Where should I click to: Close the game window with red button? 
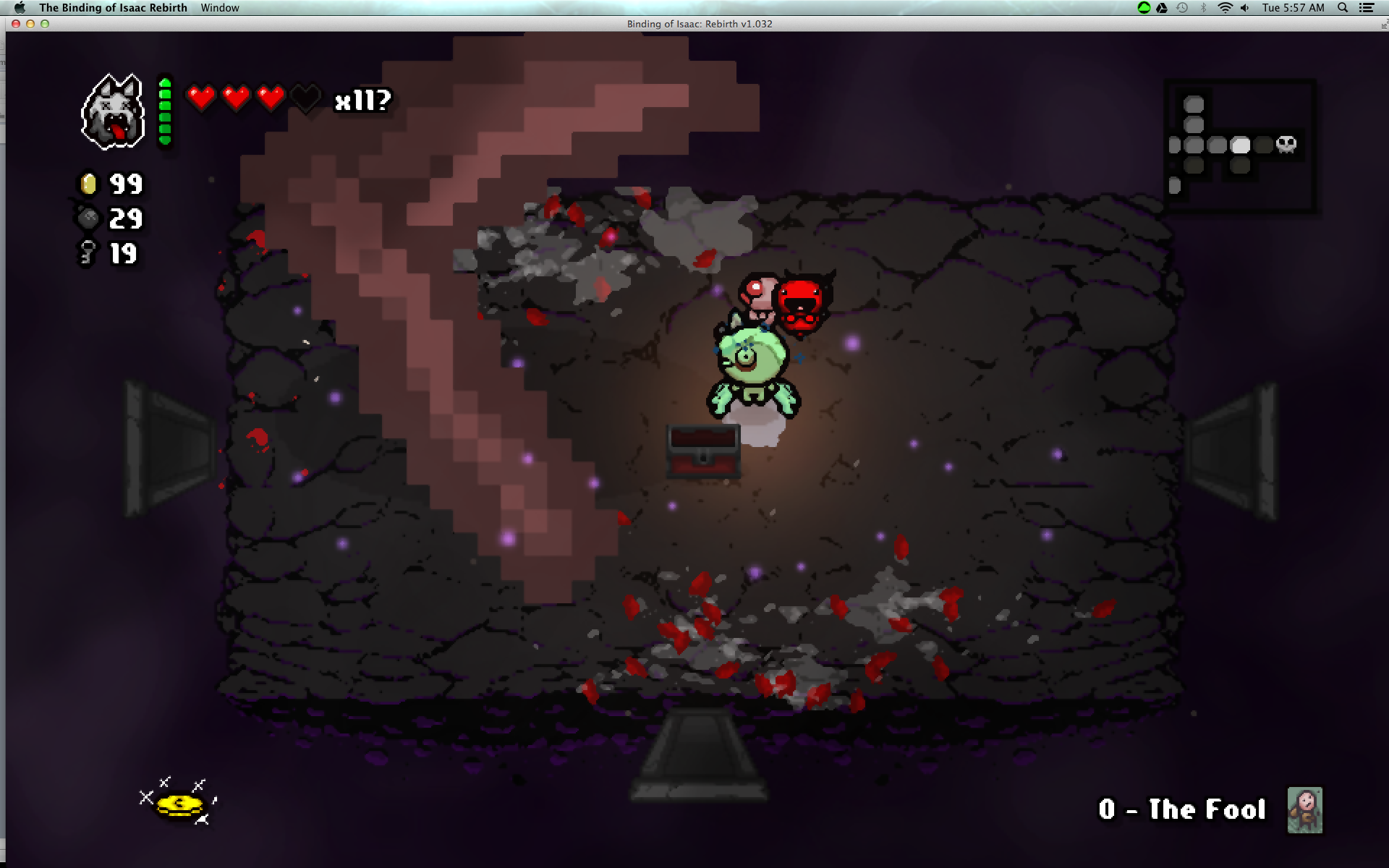16,24
